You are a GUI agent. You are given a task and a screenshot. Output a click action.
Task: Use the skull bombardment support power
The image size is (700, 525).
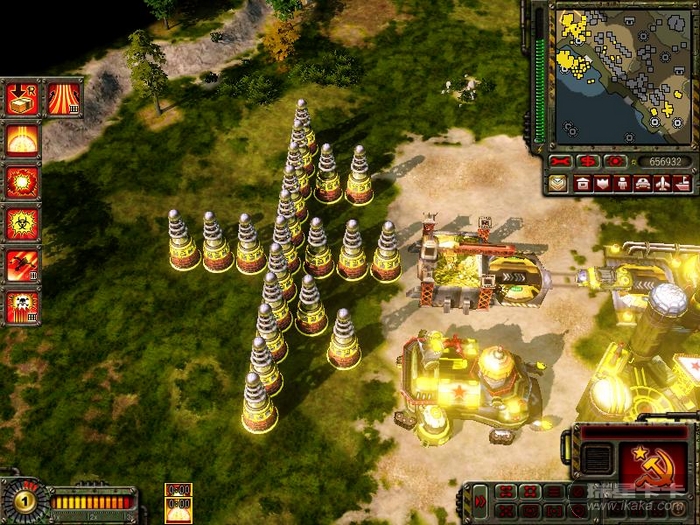click(22, 307)
